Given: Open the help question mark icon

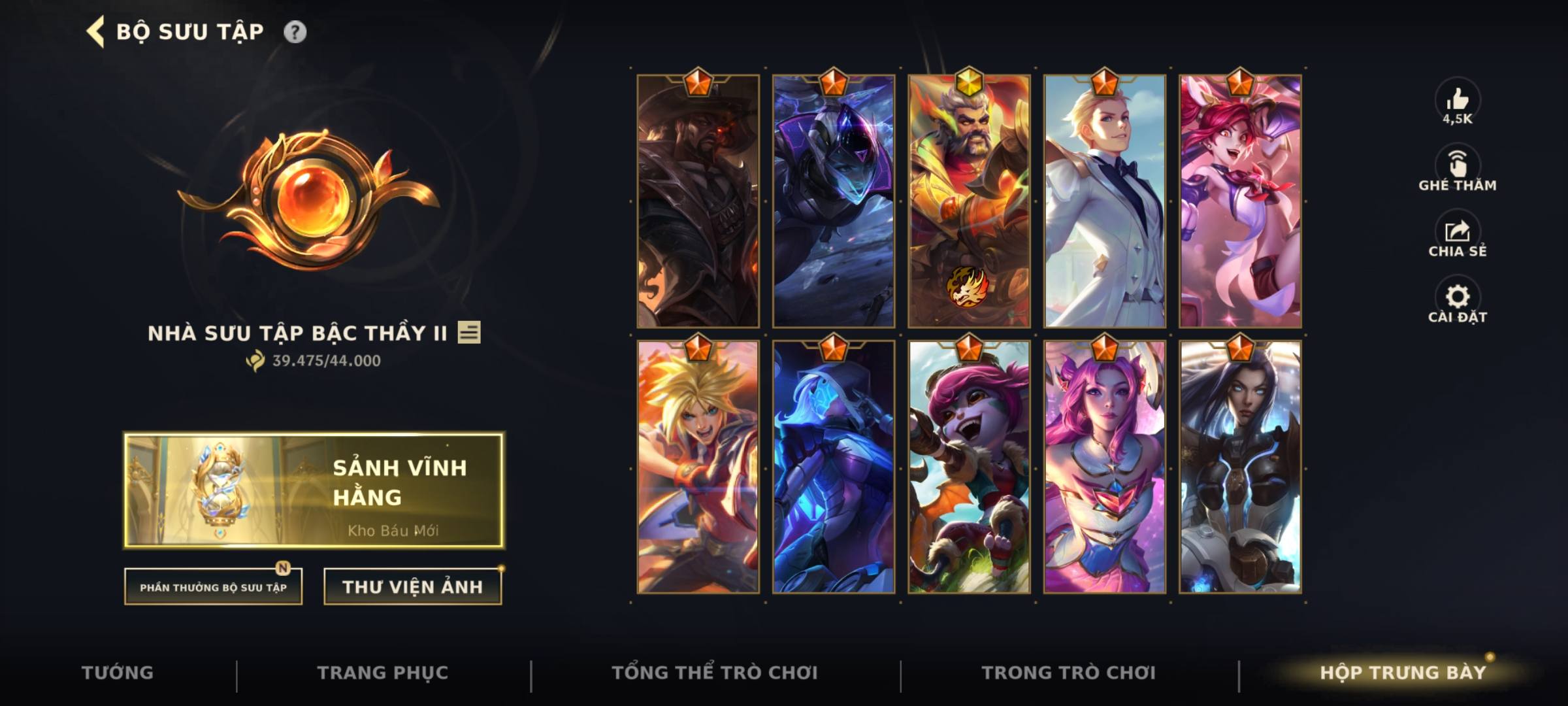Looking at the screenshot, I should click(x=295, y=30).
